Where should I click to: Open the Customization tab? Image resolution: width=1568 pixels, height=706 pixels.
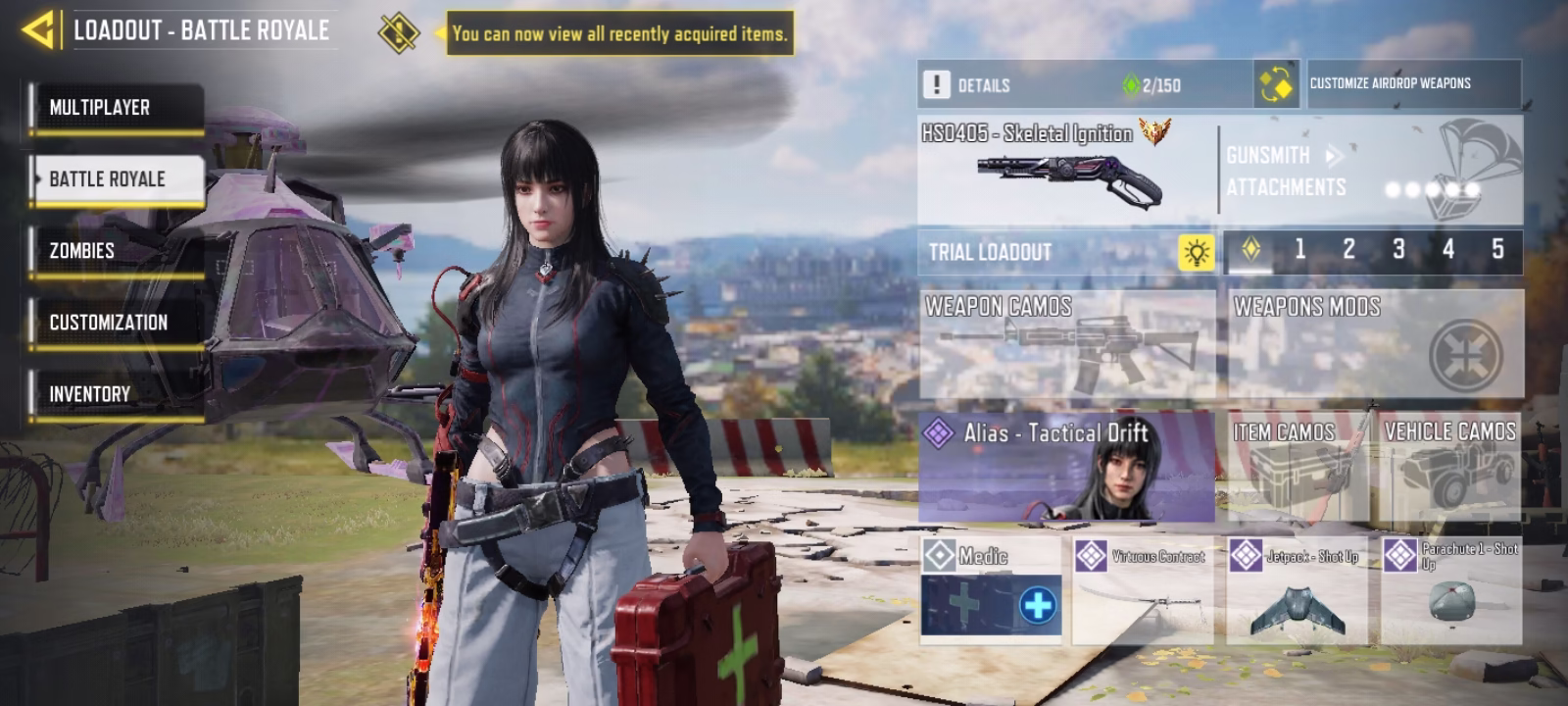(x=117, y=323)
